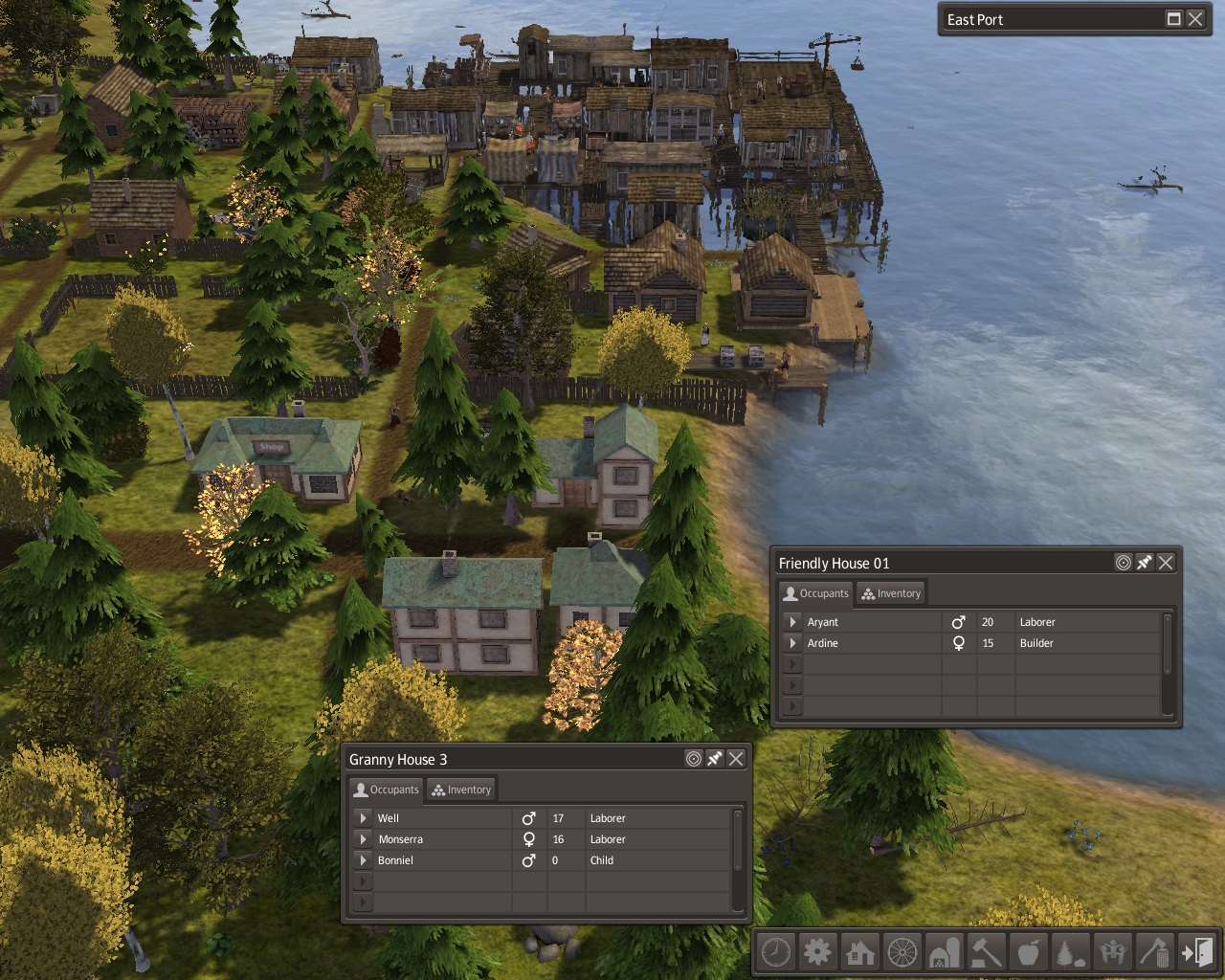This screenshot has height=980, width=1225.
Task: Open the apple food production menu
Action: 1029,952
